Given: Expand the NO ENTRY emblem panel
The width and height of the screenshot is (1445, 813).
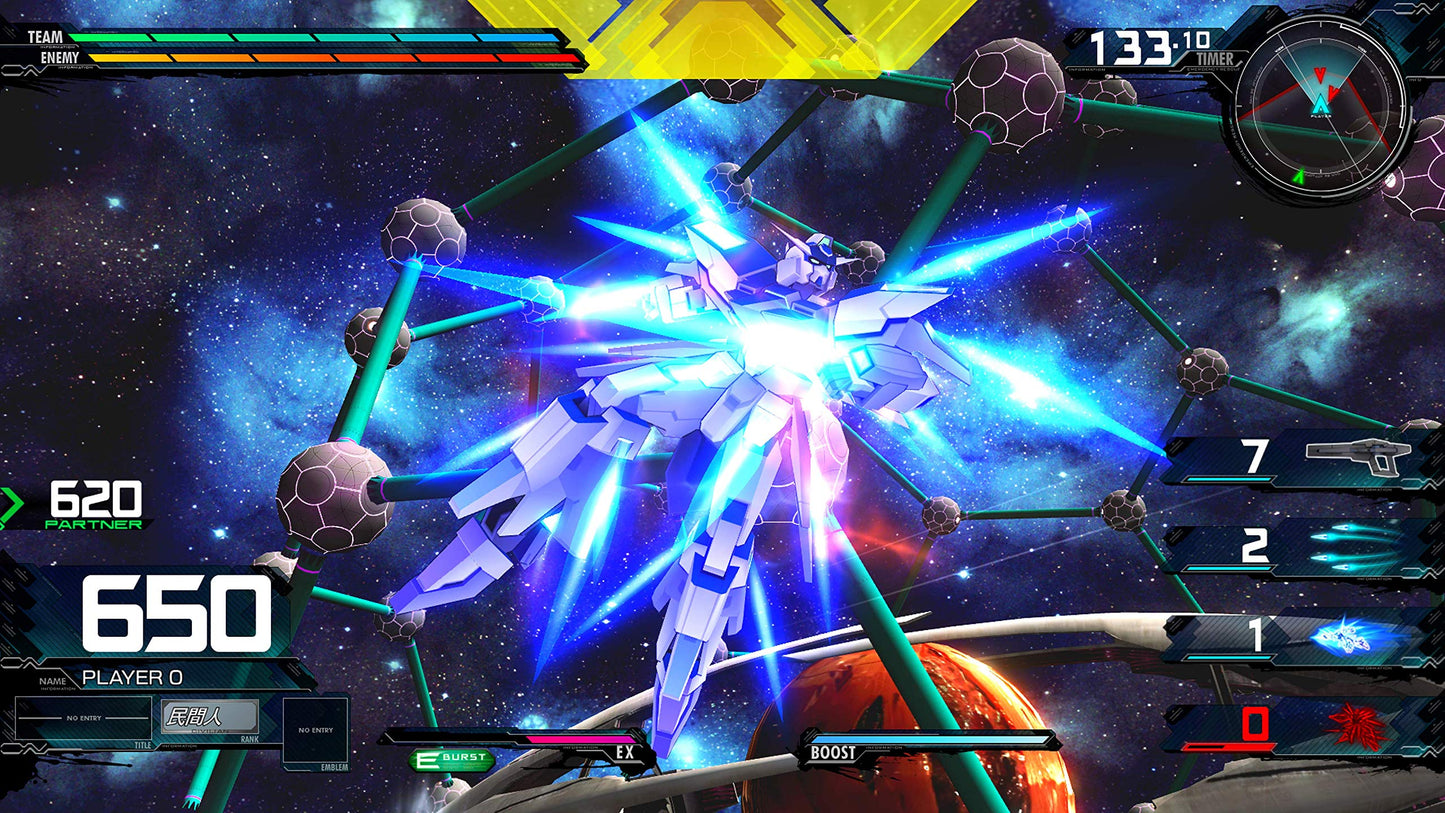Looking at the screenshot, I should tap(316, 730).
